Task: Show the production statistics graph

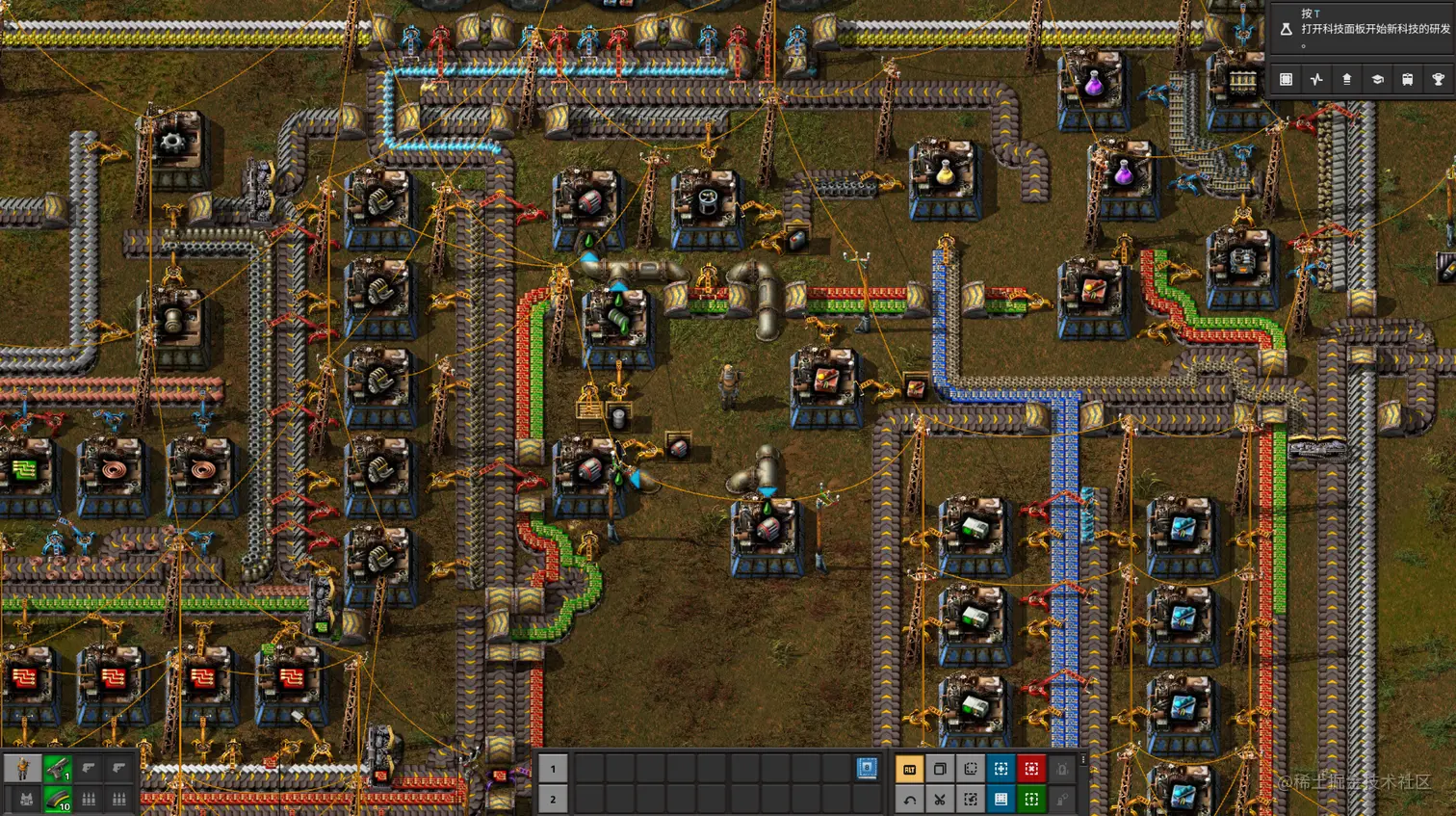Action: coord(1316,80)
